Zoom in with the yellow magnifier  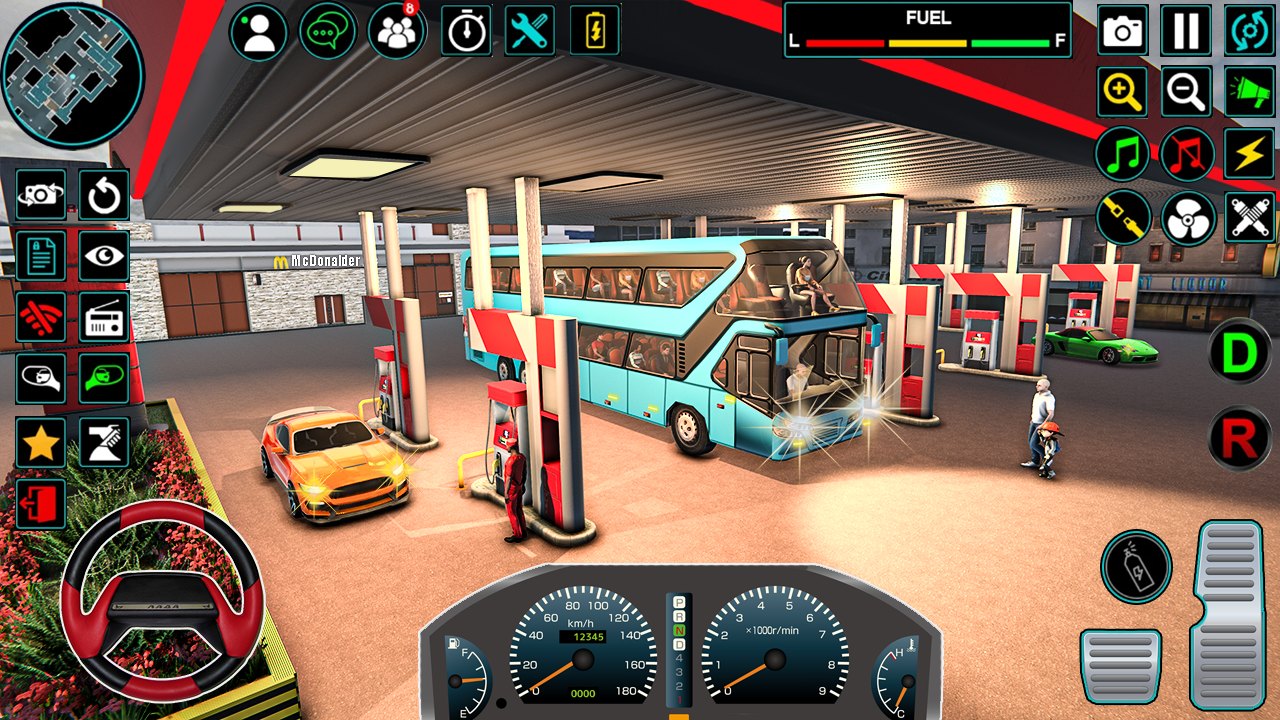pyautogui.click(x=1123, y=92)
